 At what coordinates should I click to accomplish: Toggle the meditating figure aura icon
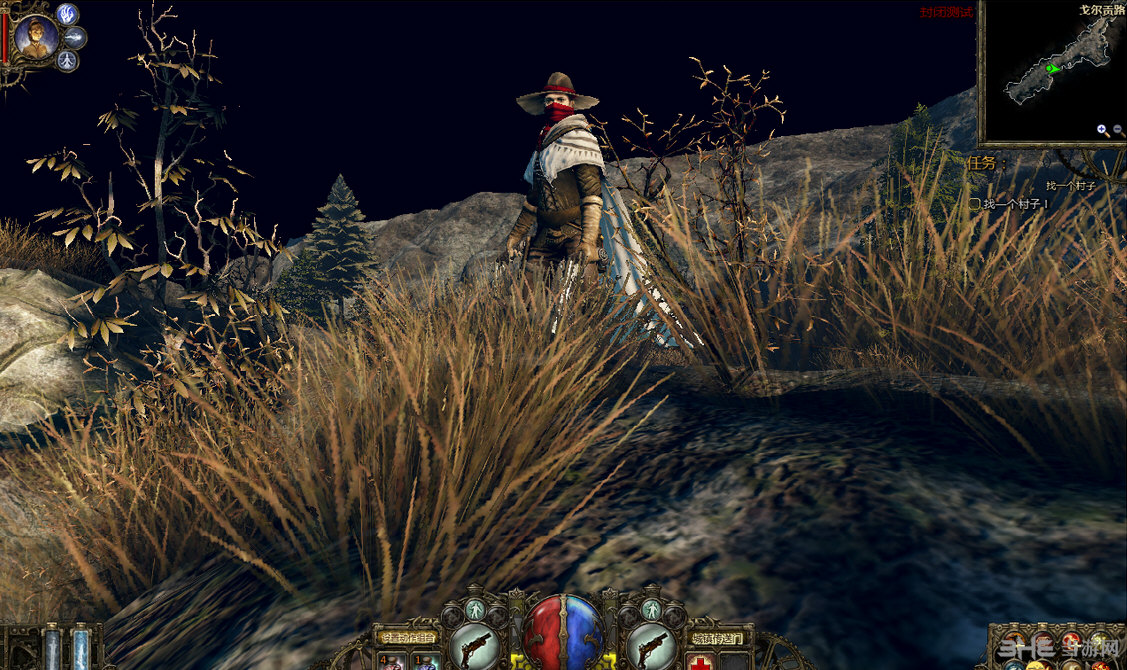click(67, 61)
